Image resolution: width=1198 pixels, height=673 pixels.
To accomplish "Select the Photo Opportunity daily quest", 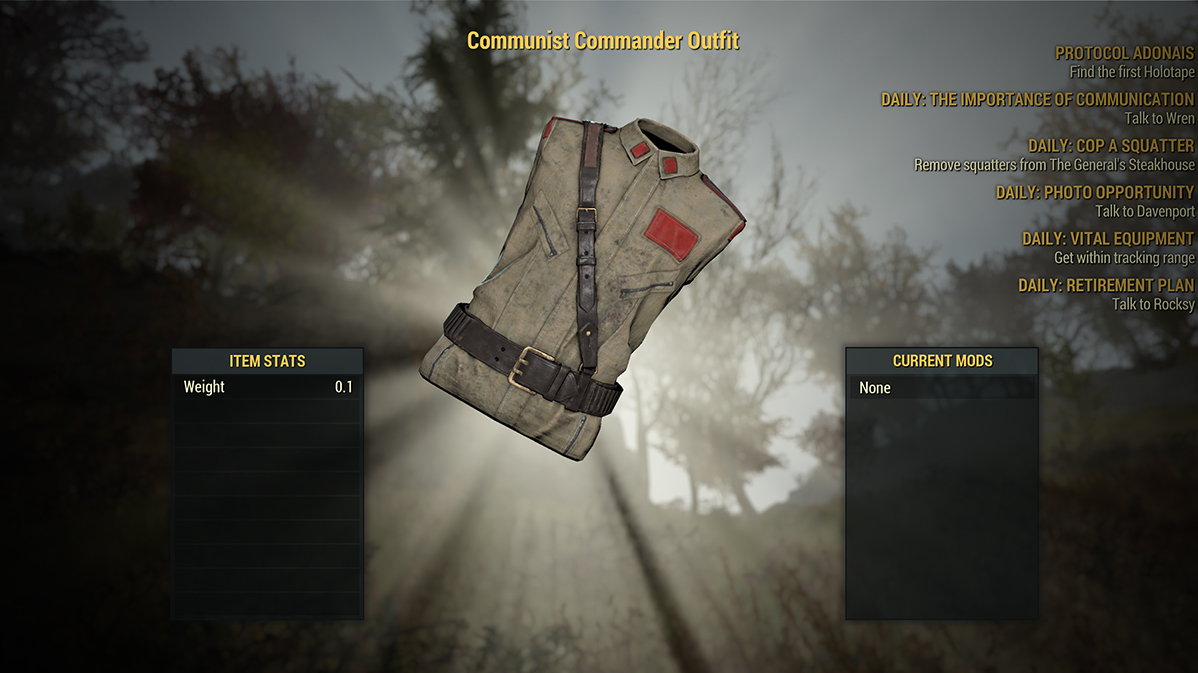I will point(1094,192).
